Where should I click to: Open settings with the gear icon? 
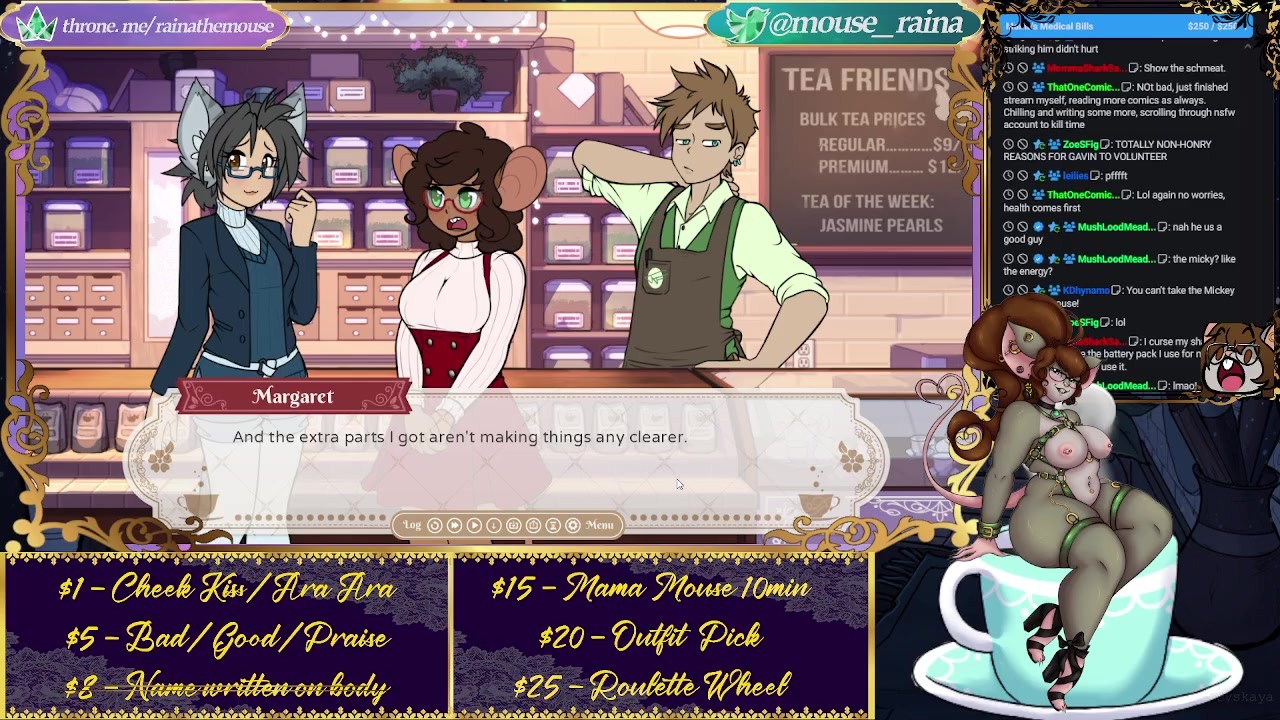pos(572,525)
